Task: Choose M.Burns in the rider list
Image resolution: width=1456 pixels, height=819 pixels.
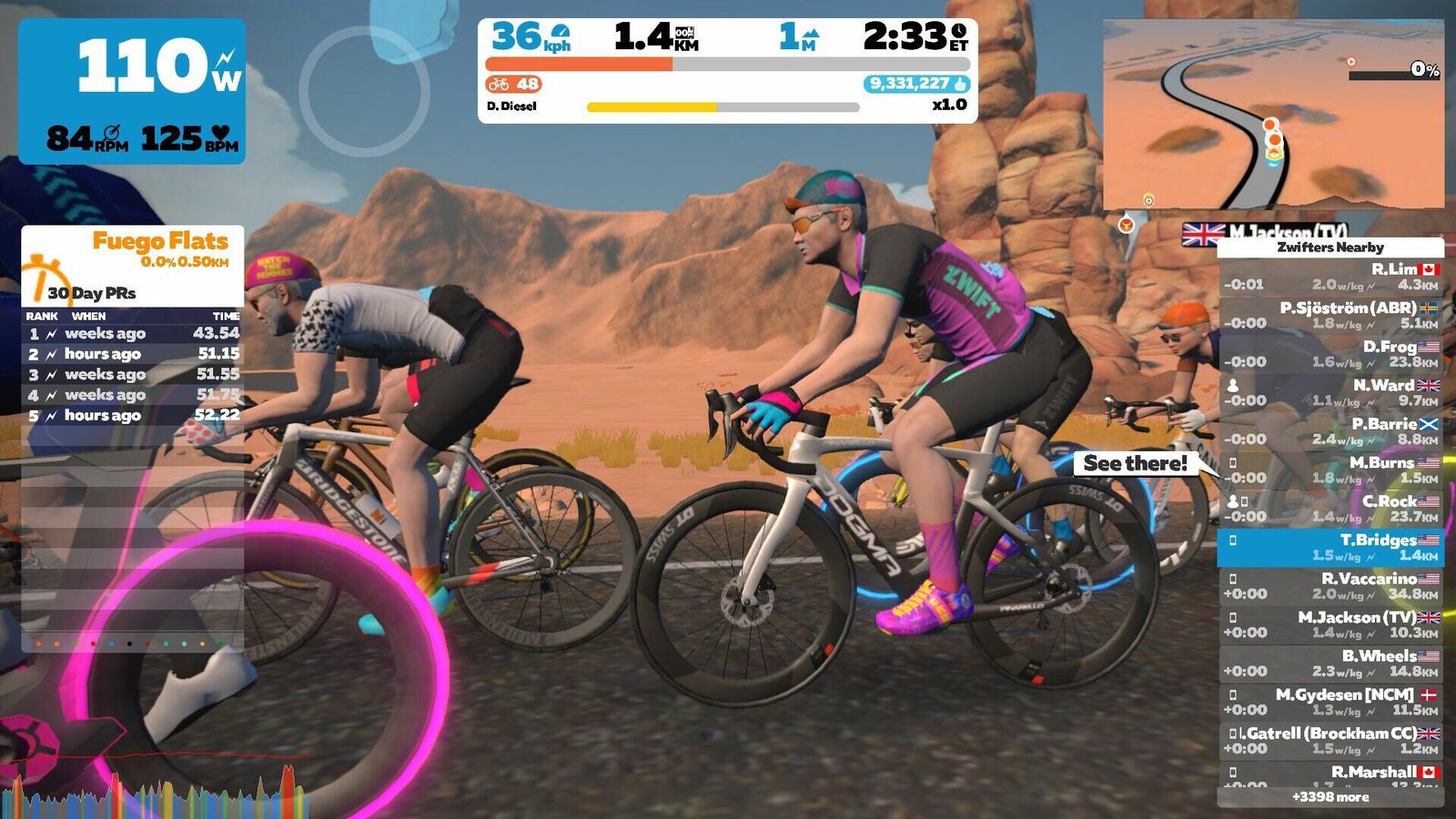Action: (x=1330, y=470)
